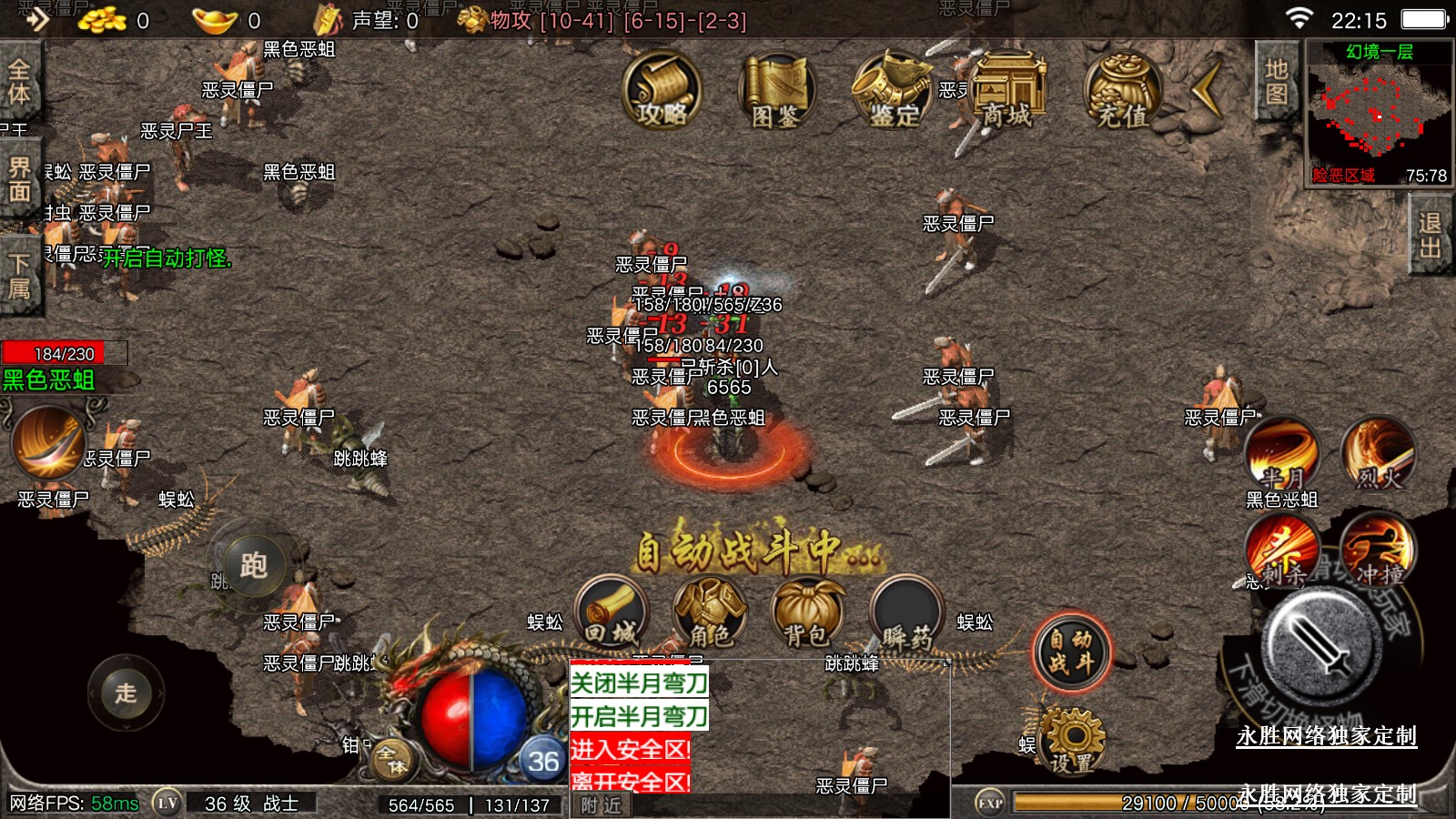The image size is (1456, 819).
Task: Open the 界面 side tab
Action: 19,179
